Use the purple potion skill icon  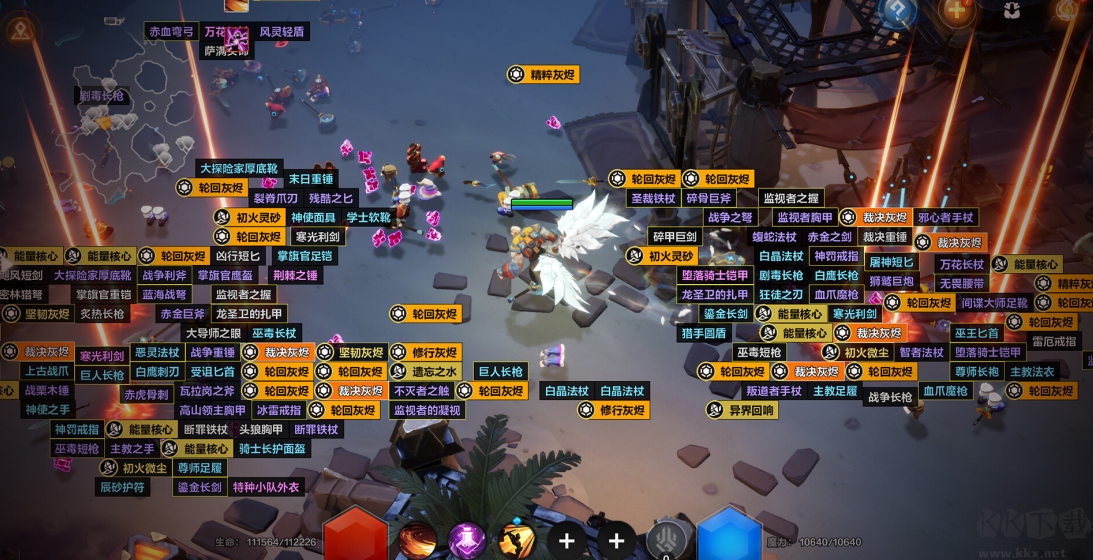click(x=467, y=541)
